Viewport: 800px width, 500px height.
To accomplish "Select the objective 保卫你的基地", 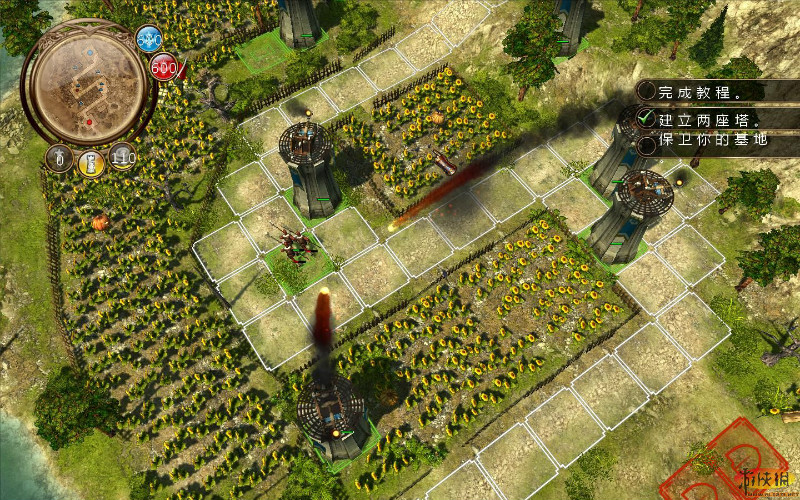I will [712, 142].
